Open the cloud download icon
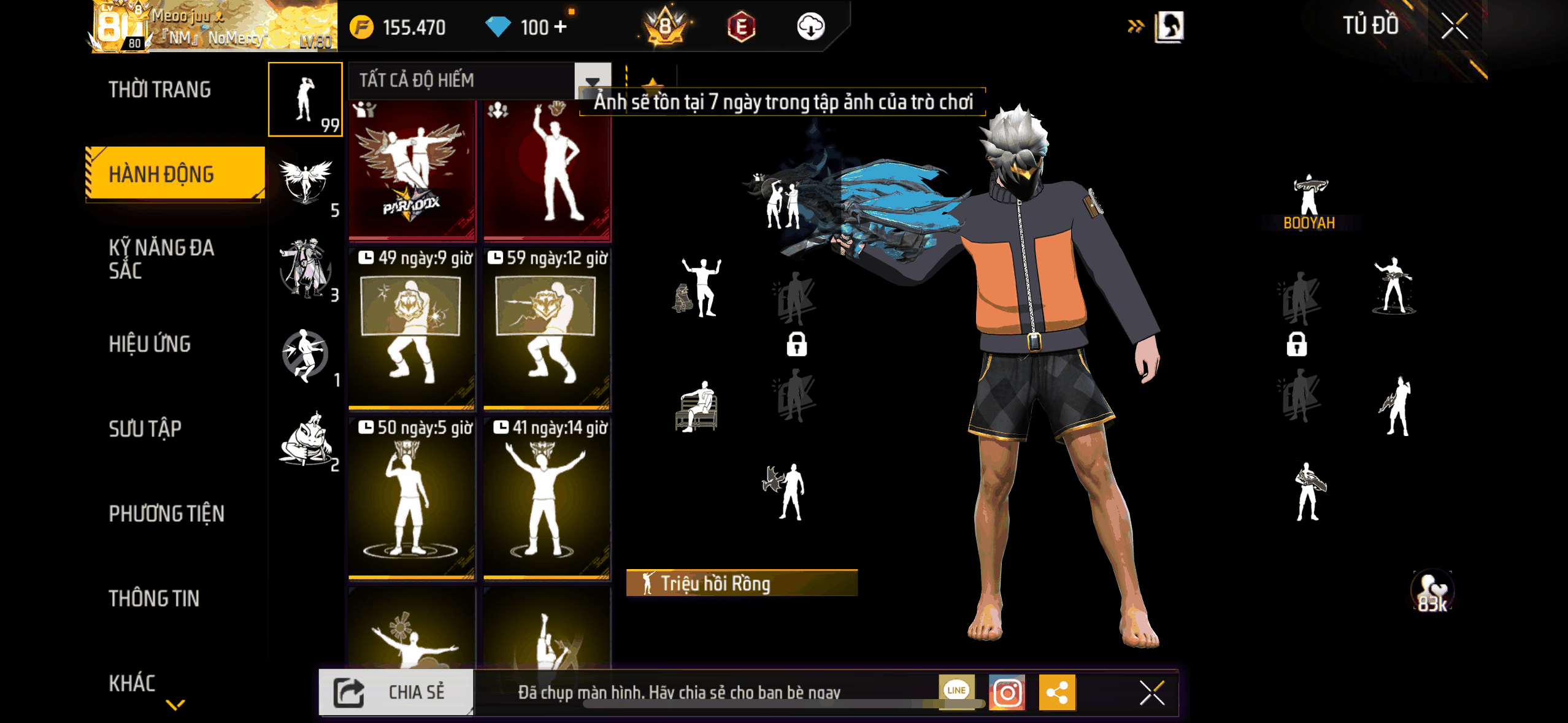 pos(810,27)
